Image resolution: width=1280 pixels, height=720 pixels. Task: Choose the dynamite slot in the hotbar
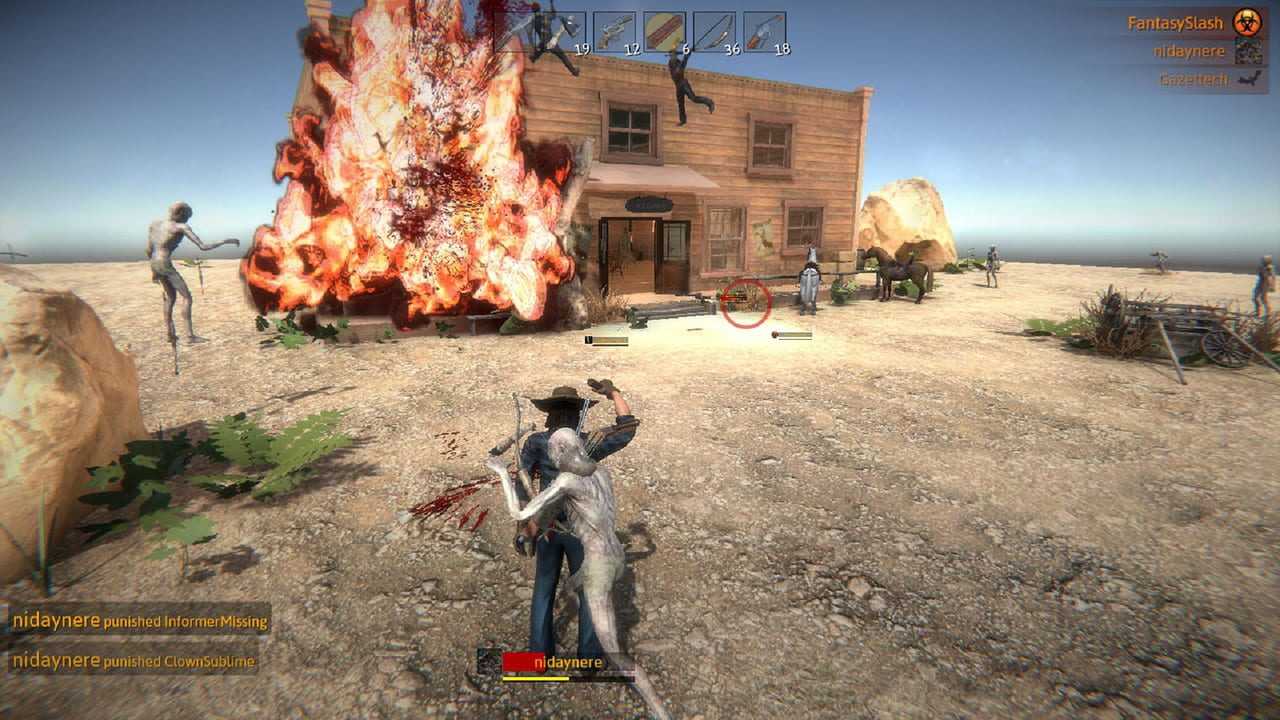[x=664, y=32]
